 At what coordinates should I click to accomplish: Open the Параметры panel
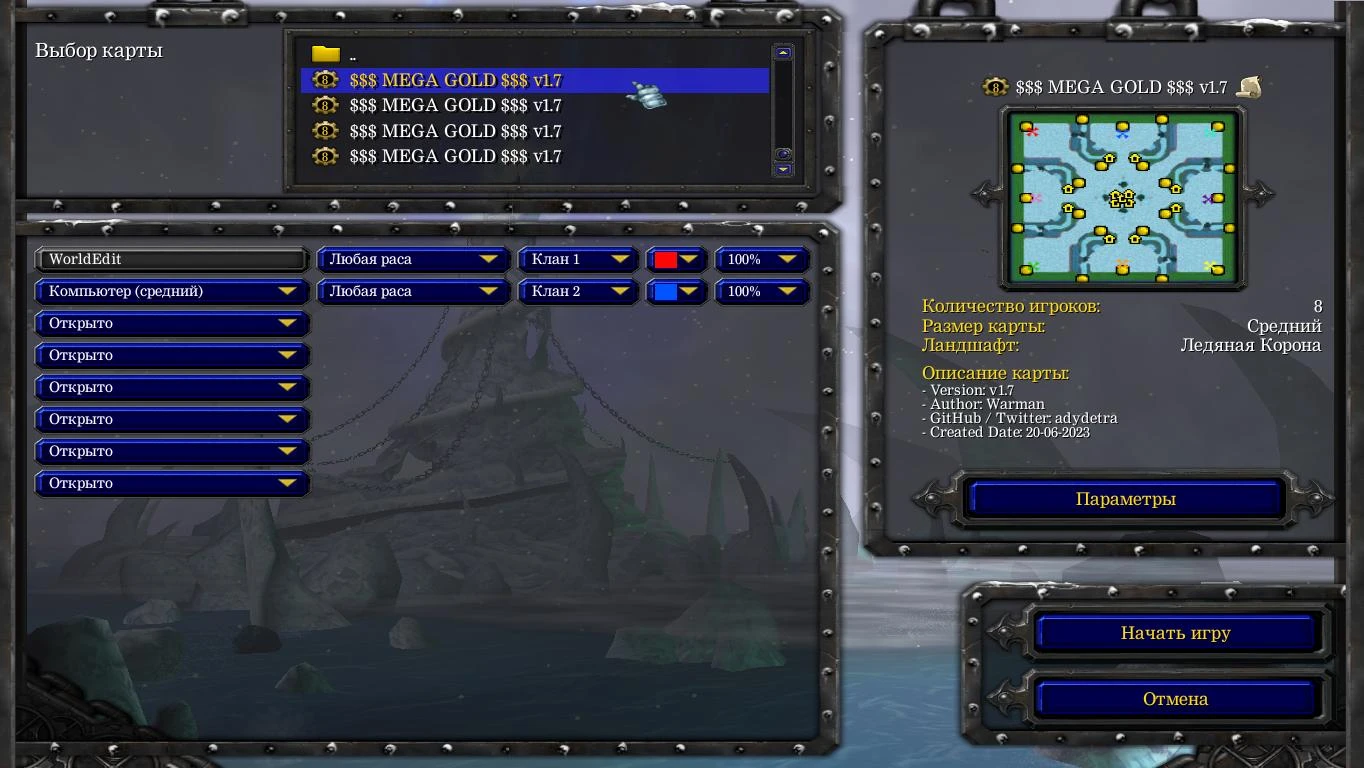(1122, 498)
